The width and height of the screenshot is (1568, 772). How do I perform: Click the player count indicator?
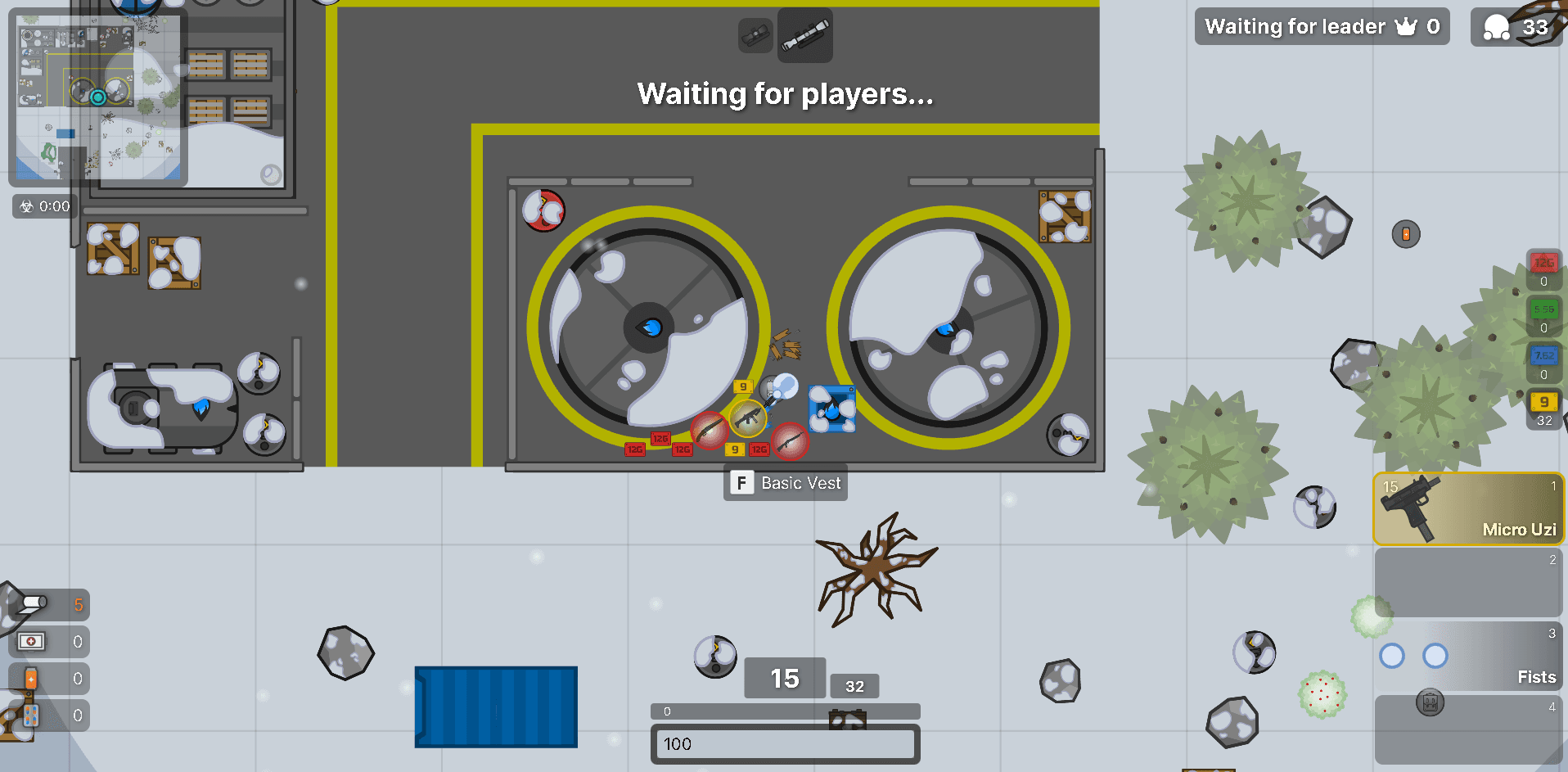pyautogui.click(x=1516, y=26)
